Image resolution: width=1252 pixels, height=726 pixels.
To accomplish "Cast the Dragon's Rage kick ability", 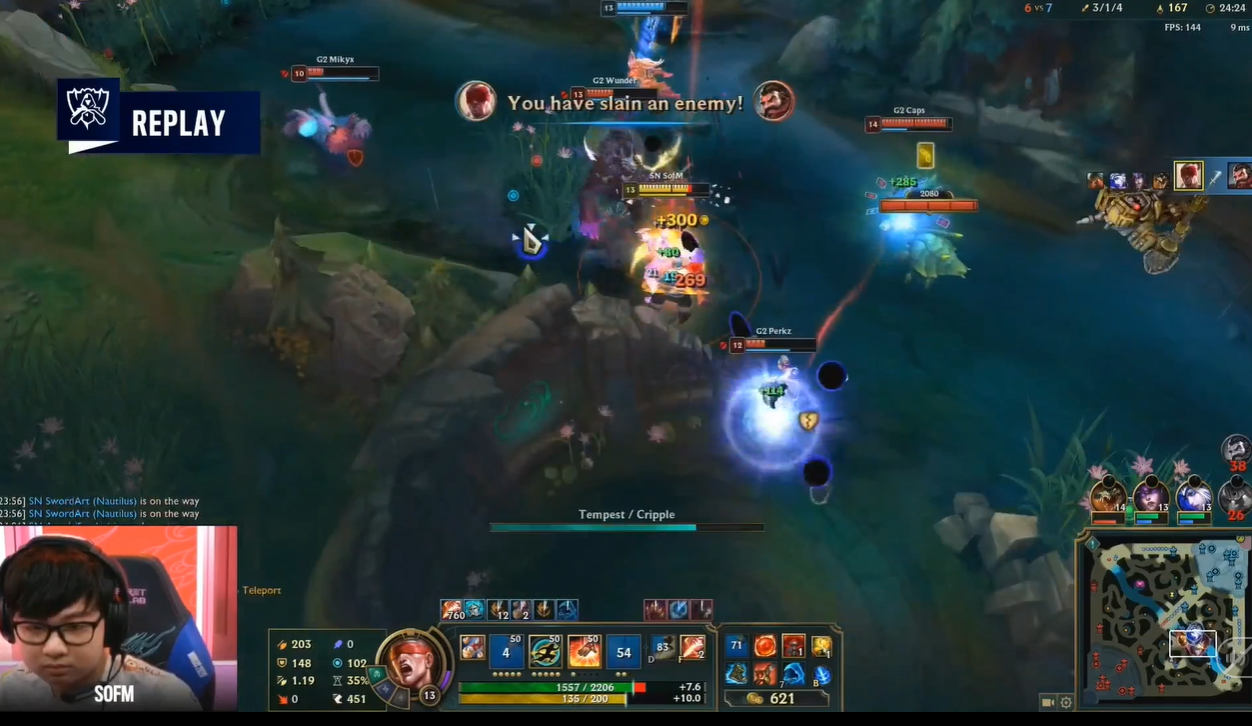I will 623,652.
